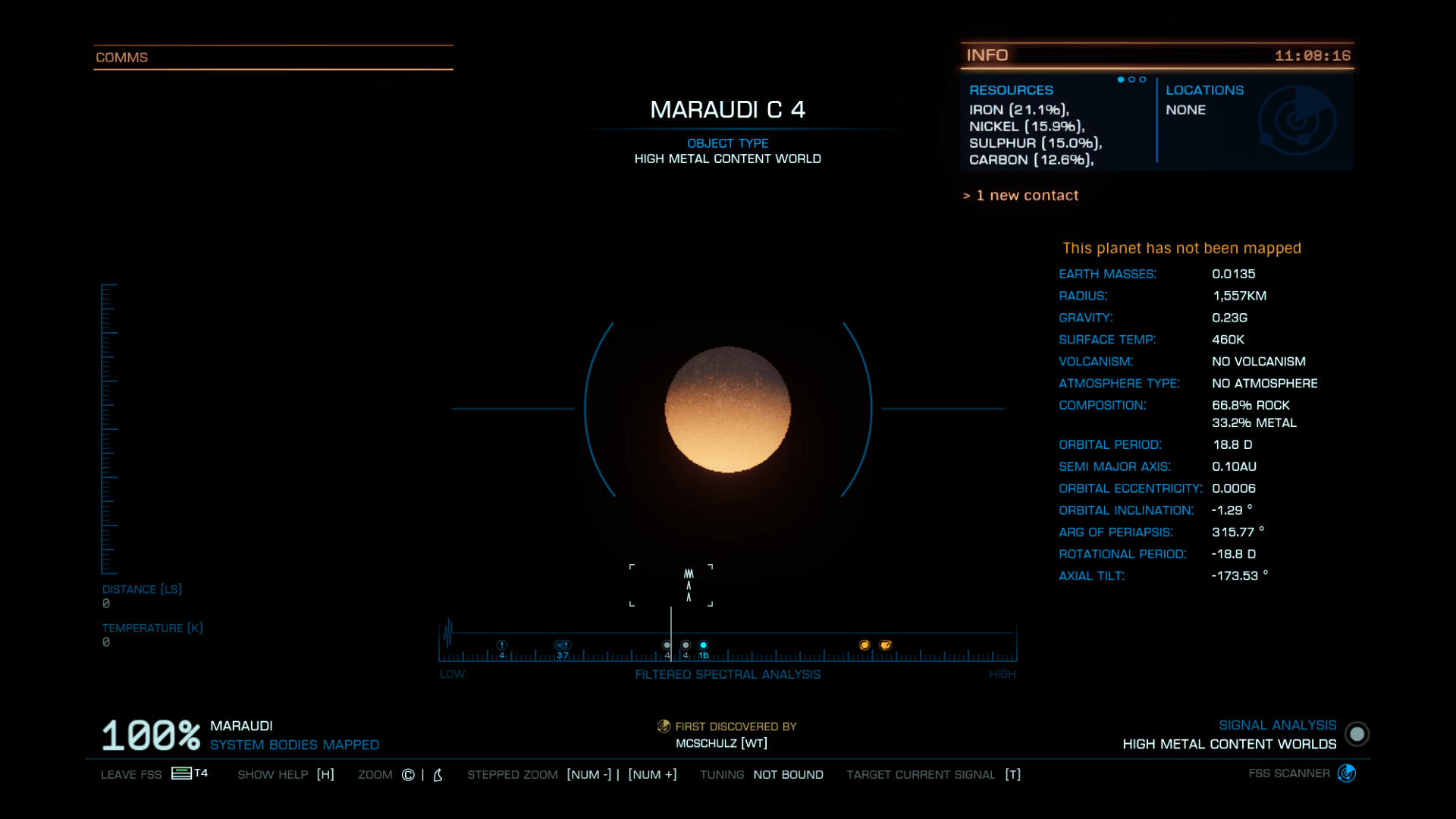Image resolution: width=1456 pixels, height=819 pixels.
Task: Click the First Discovered globe badge icon
Action: [663, 726]
